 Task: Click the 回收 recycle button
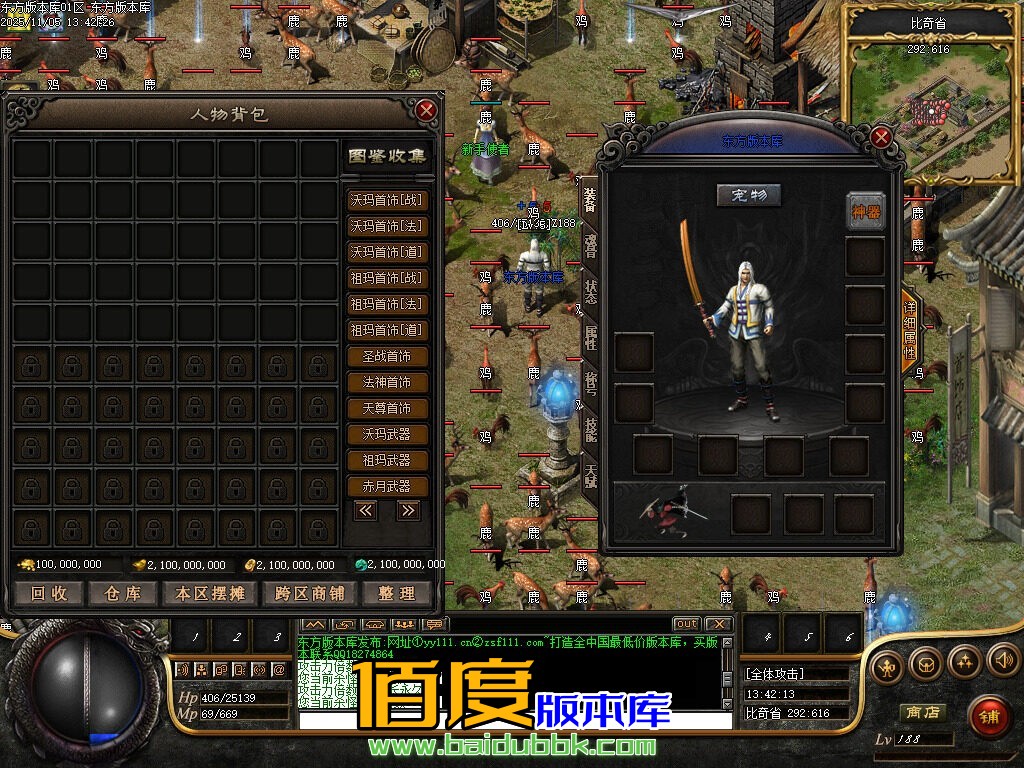pos(49,593)
